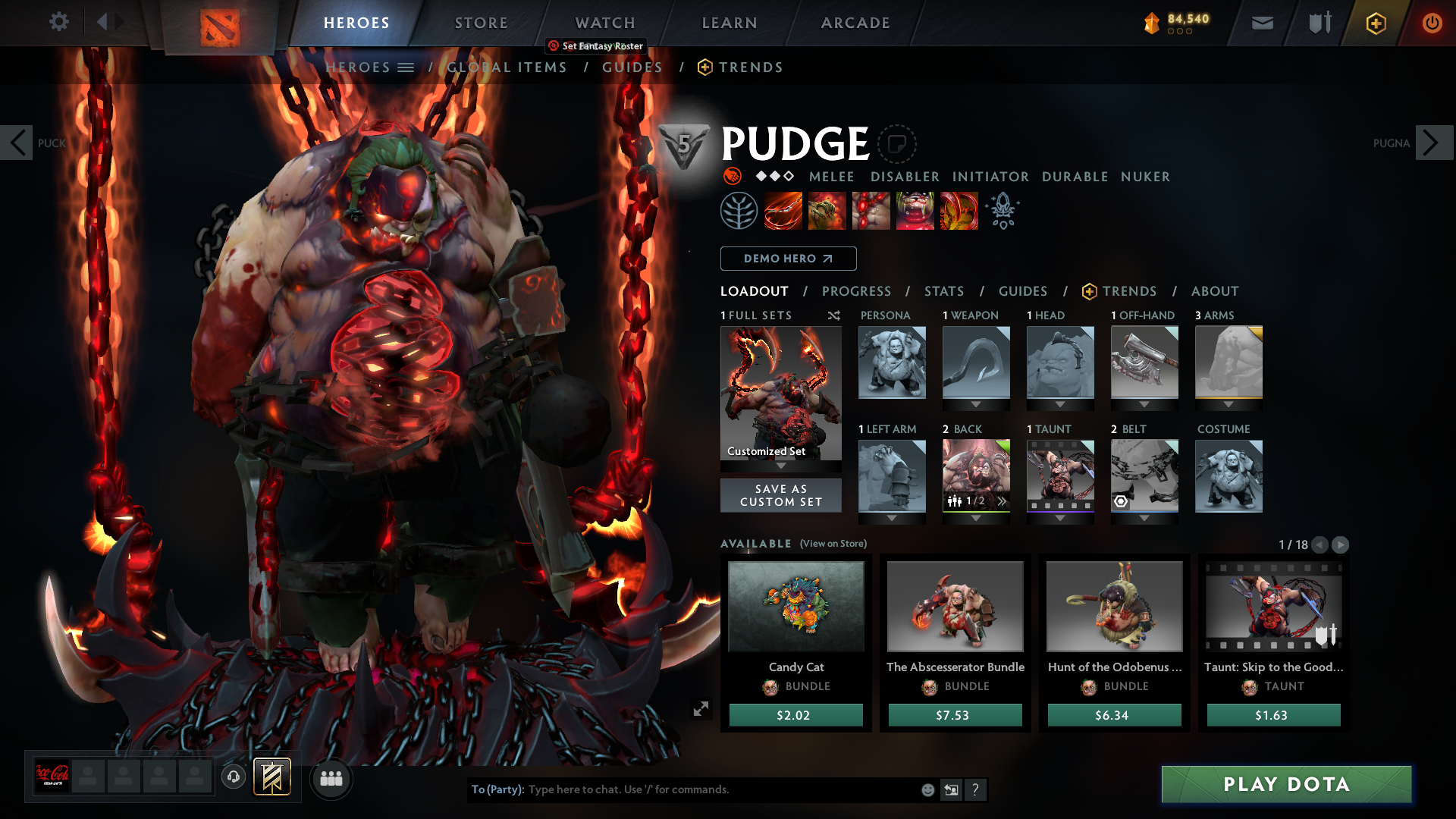Open the ARCADE menu
The width and height of the screenshot is (1456, 819).
855,23
